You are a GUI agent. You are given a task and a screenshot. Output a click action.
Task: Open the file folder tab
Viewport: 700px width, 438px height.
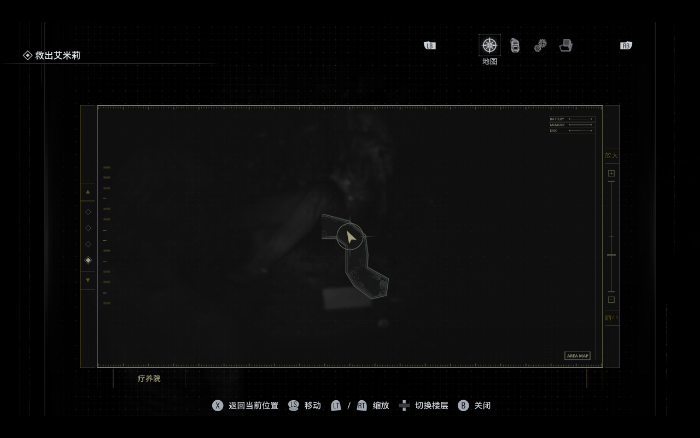(x=566, y=45)
